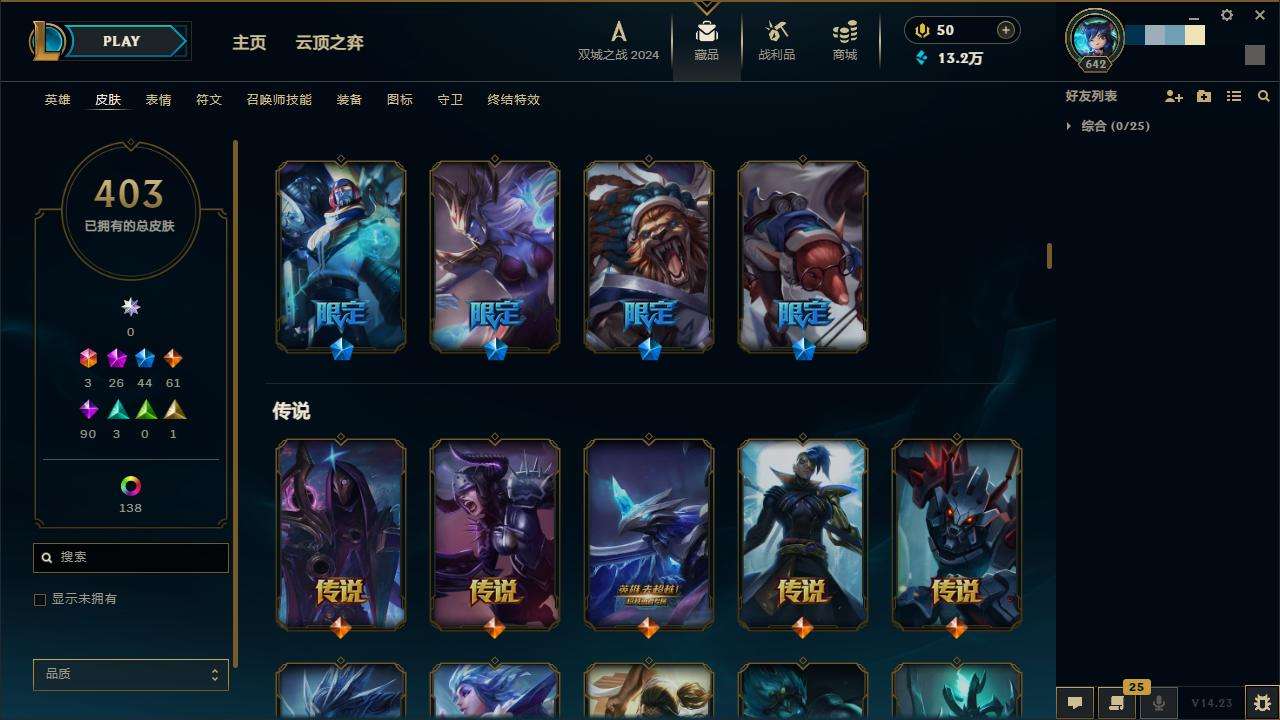Open the 双城之战 2024 event page
Screen dimensions: 1280x720
tap(618, 41)
